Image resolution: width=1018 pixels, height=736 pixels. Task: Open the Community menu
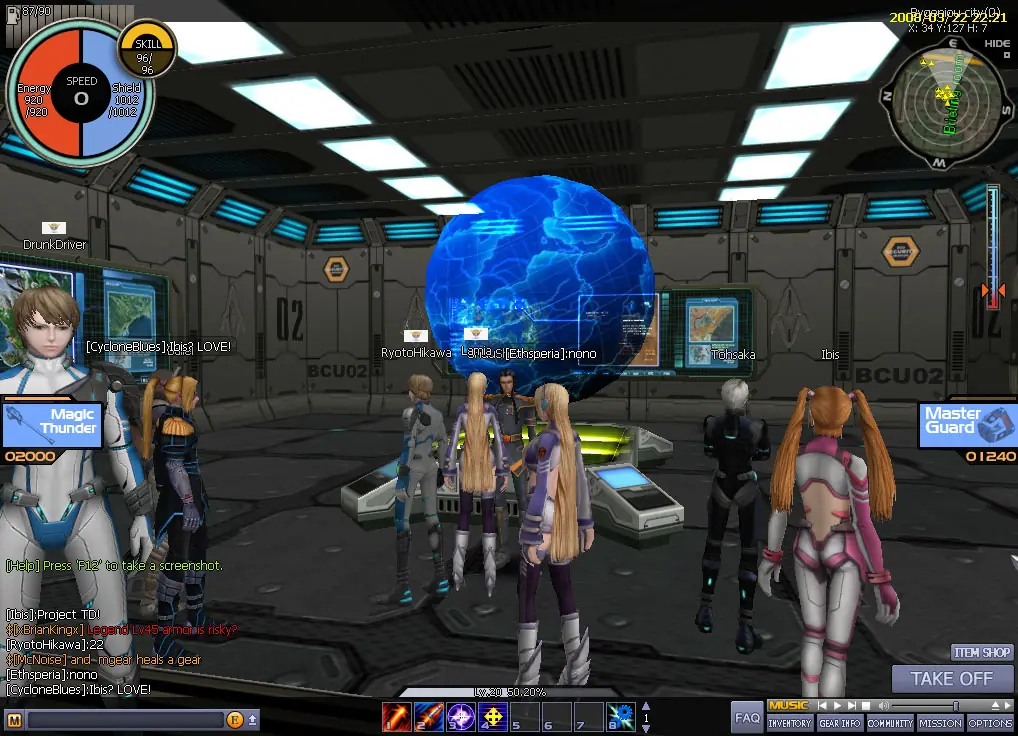(x=890, y=723)
